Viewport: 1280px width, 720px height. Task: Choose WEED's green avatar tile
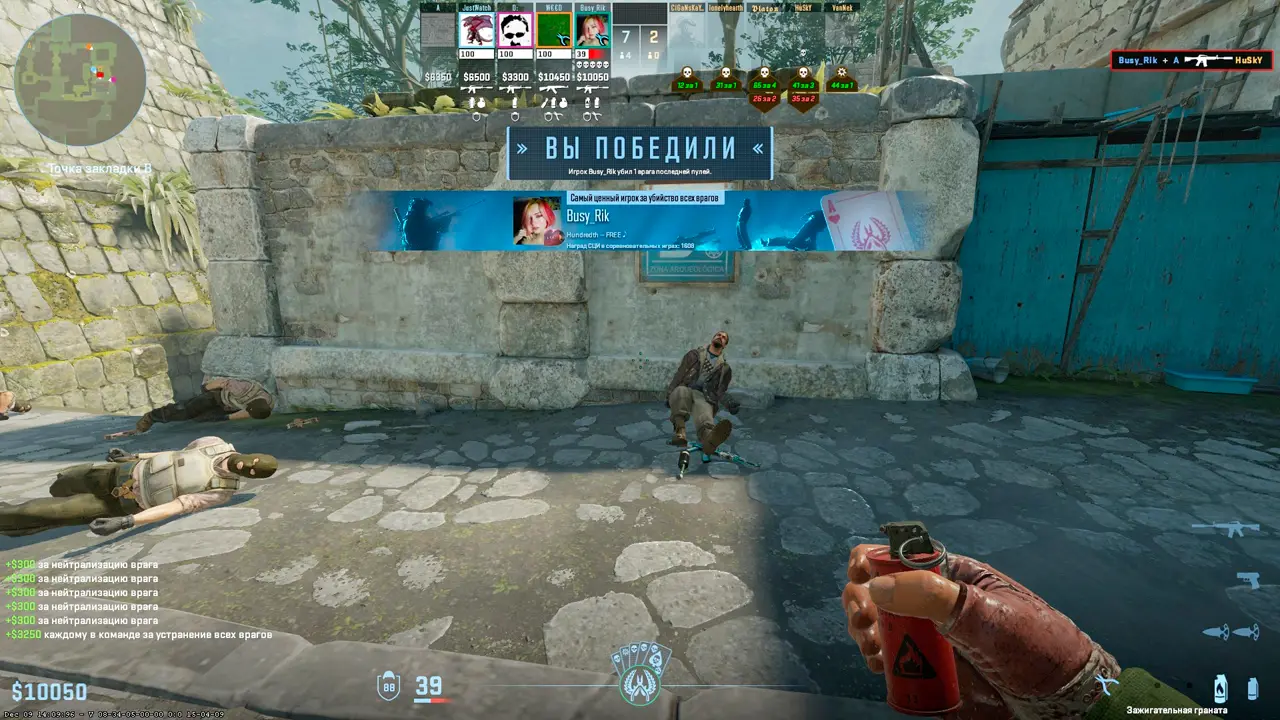click(x=554, y=30)
